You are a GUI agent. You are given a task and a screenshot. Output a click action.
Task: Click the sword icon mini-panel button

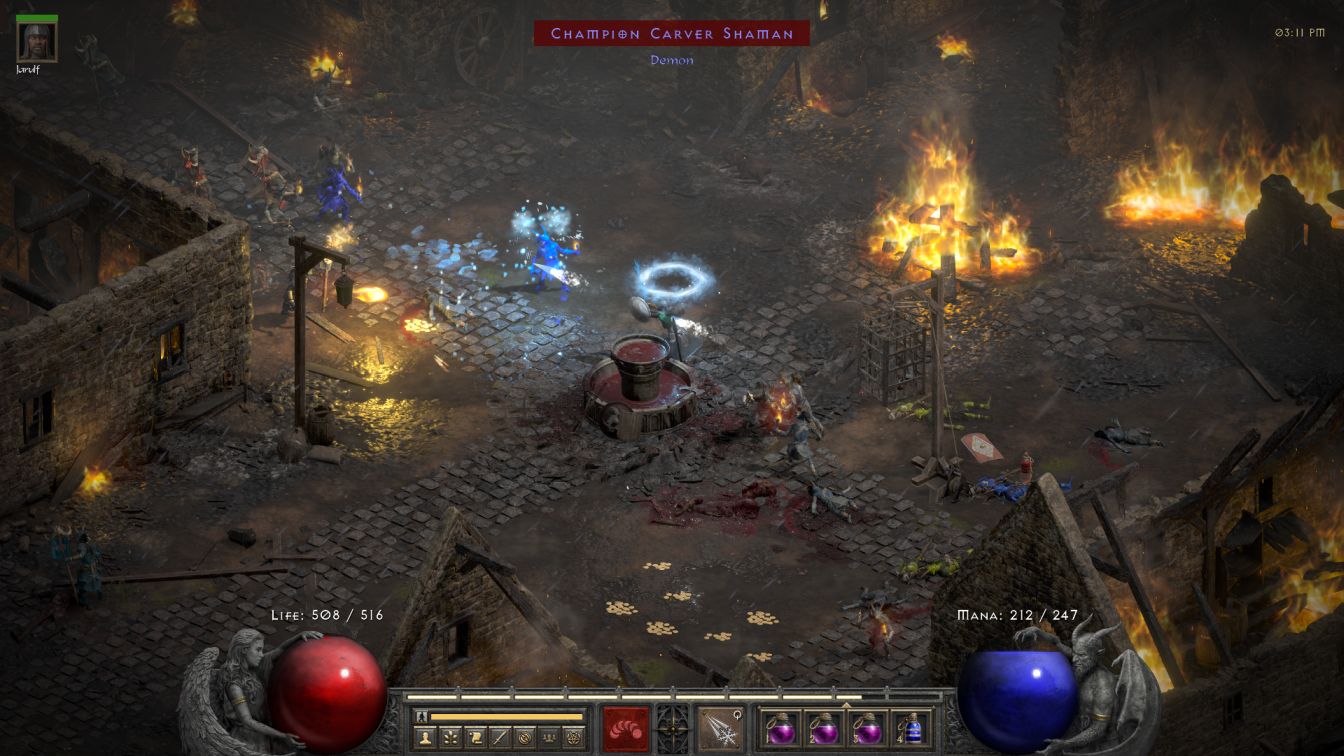[499, 738]
